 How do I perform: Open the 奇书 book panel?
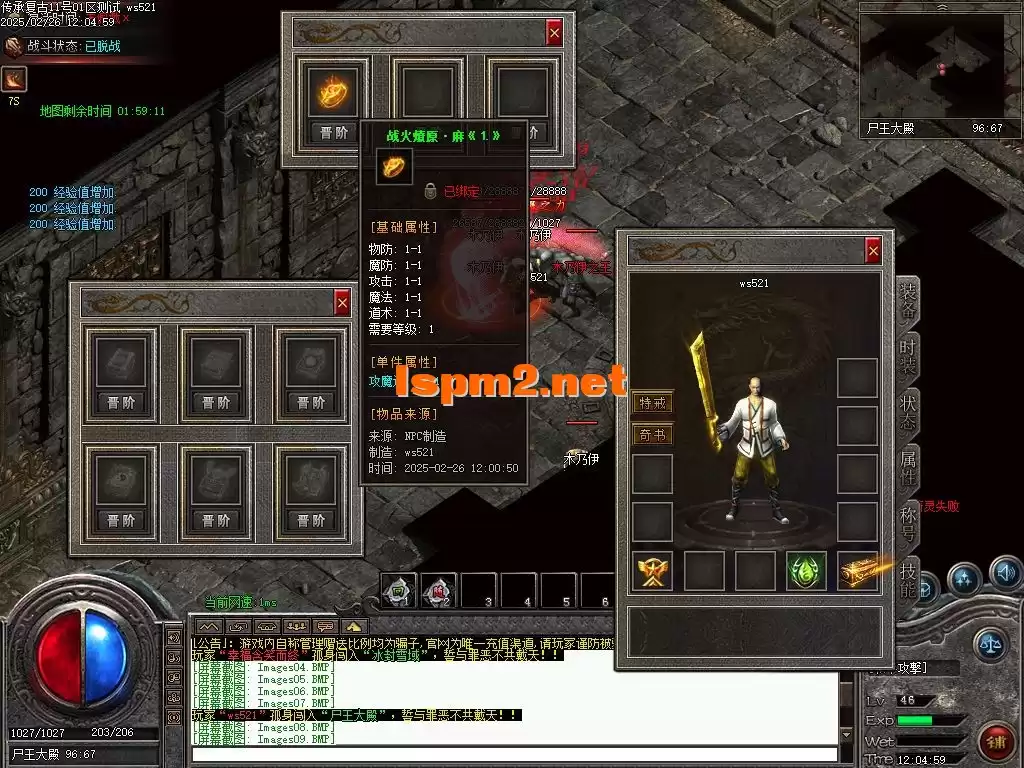coord(652,435)
